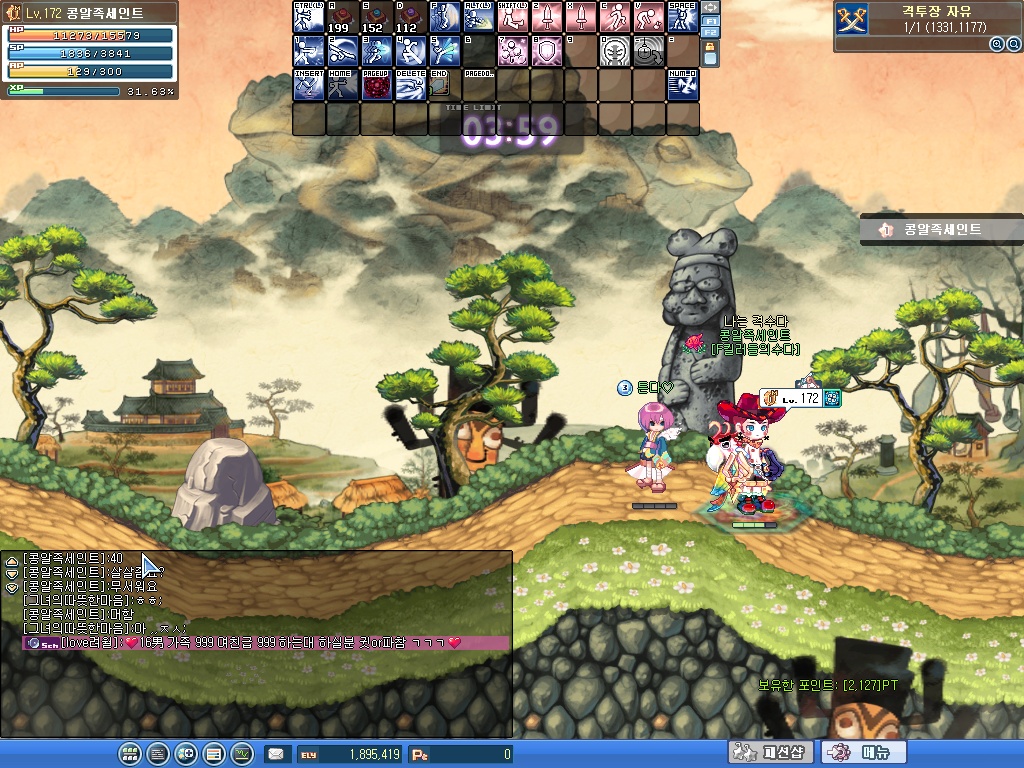Image resolution: width=1024 pixels, height=768 pixels.
Task: Toggle the hotbar padlock icon
Action: click(710, 54)
